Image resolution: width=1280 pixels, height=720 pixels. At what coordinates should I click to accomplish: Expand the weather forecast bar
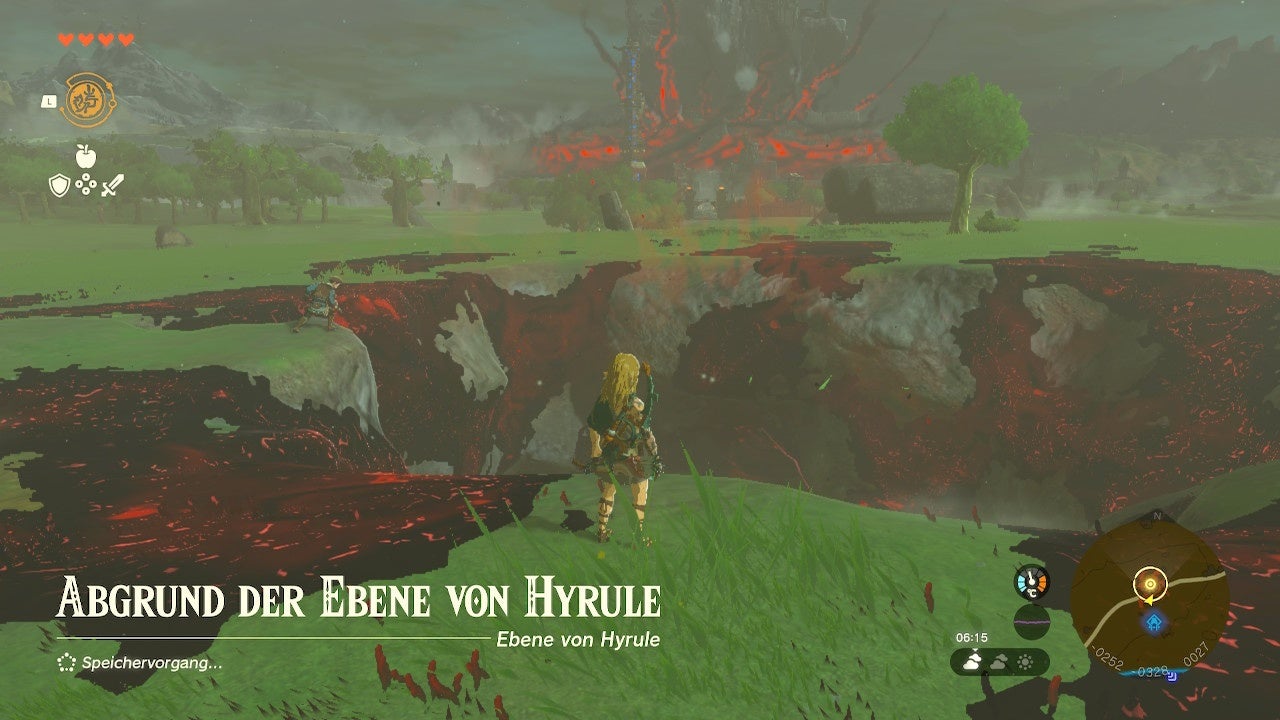tap(1000, 662)
